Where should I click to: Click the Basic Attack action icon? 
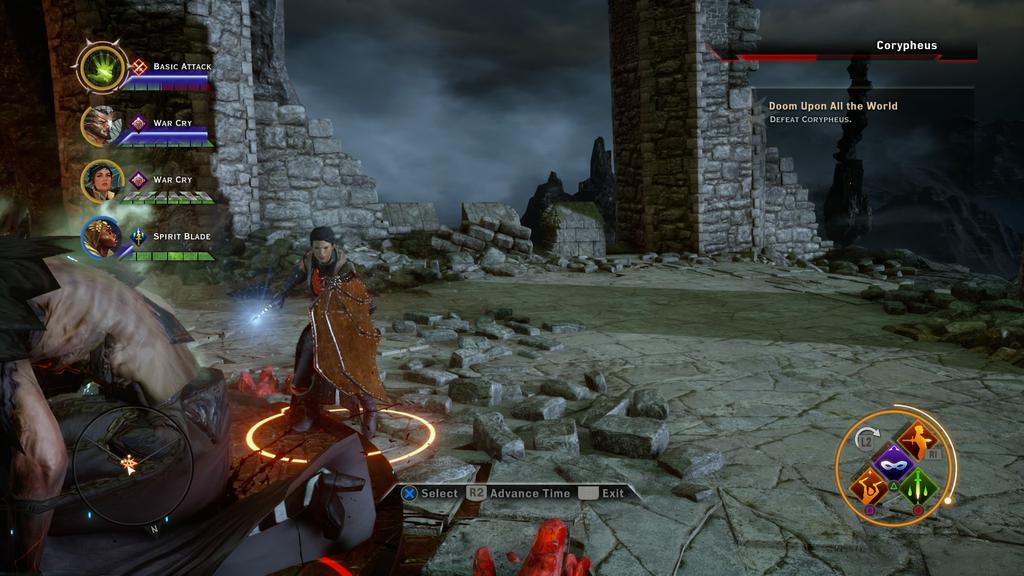click(x=139, y=67)
